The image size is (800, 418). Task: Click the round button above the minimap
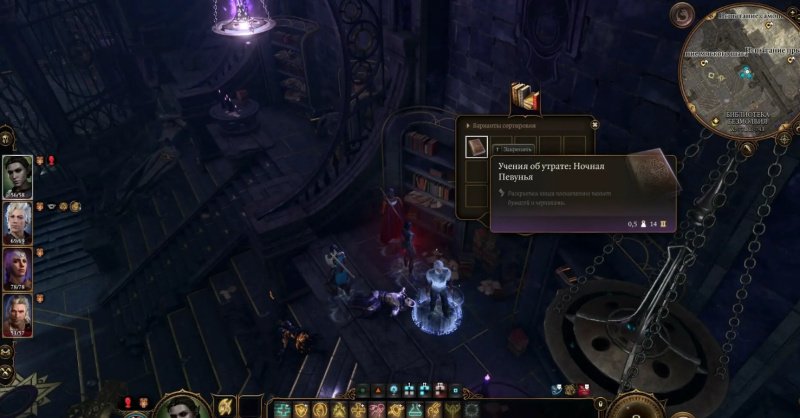point(683,14)
